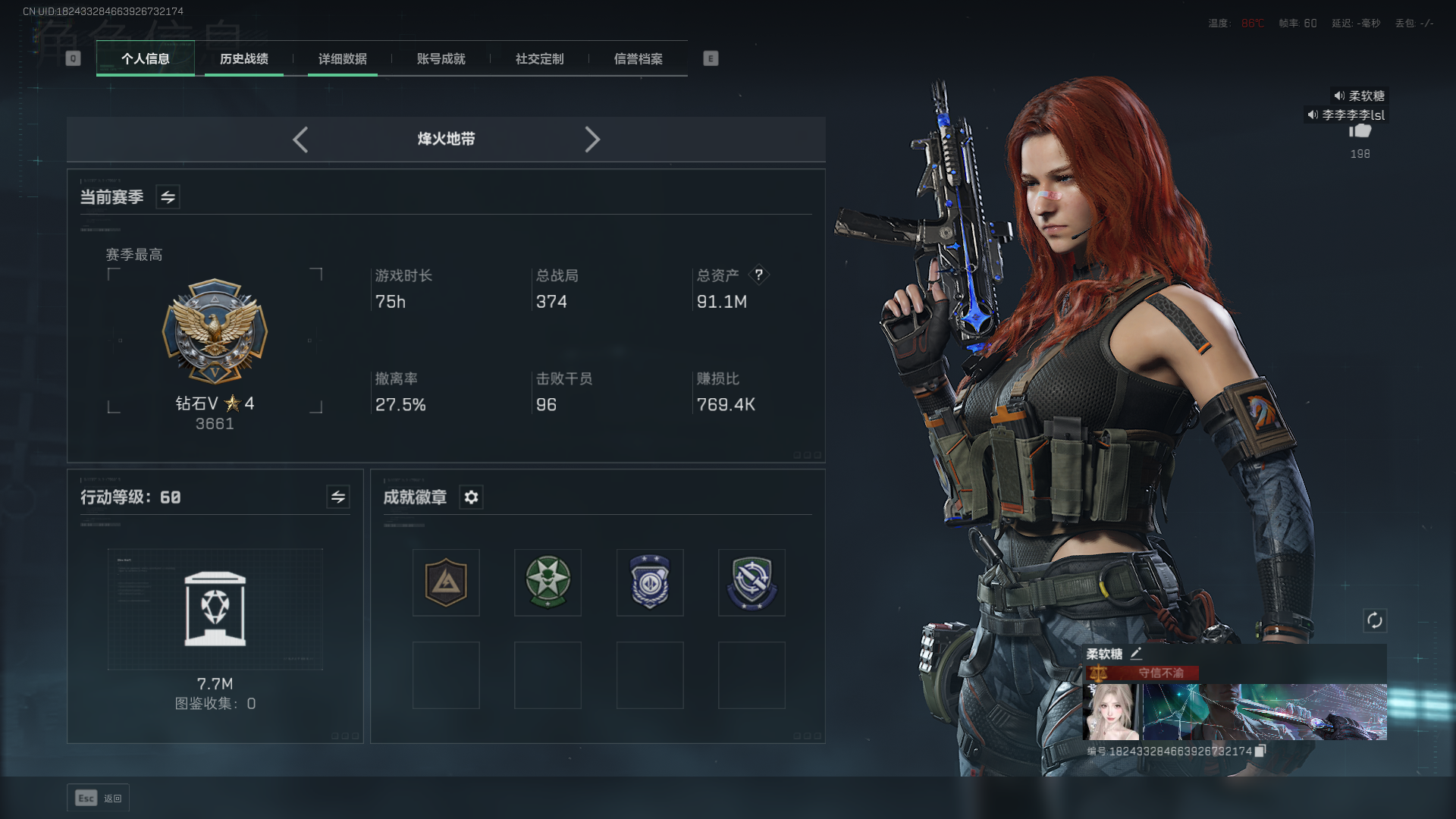Image resolution: width=1456 pixels, height=819 pixels.
Task: Select the 详细数据 tab
Action: (x=342, y=58)
